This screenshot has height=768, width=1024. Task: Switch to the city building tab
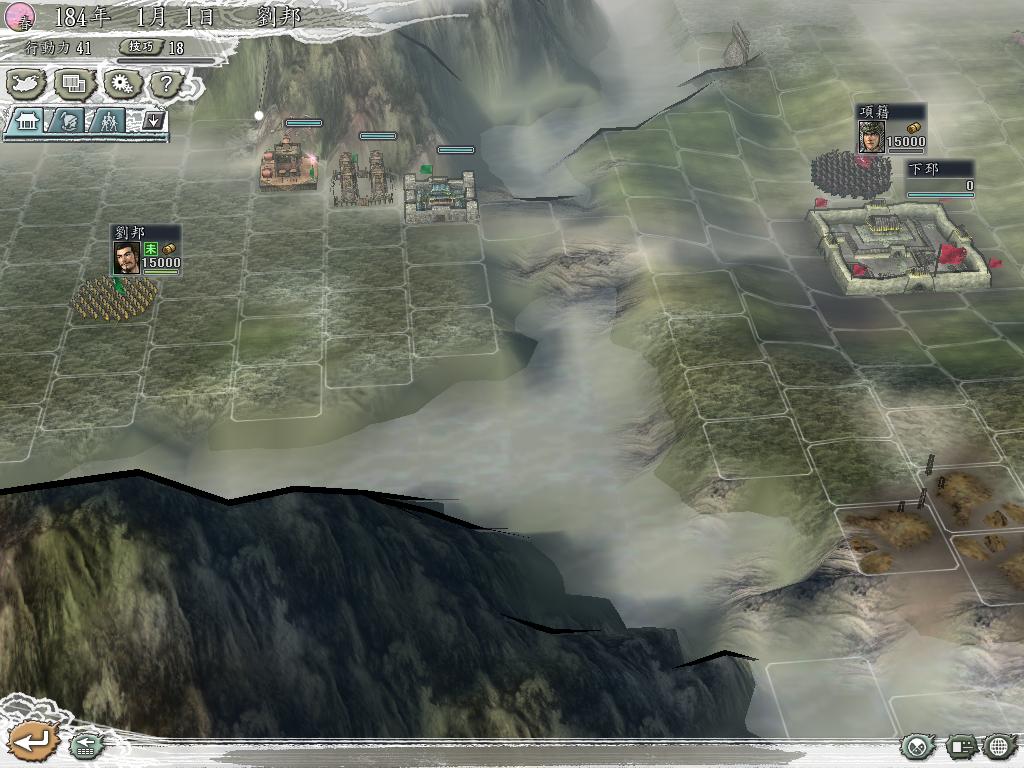(27, 121)
